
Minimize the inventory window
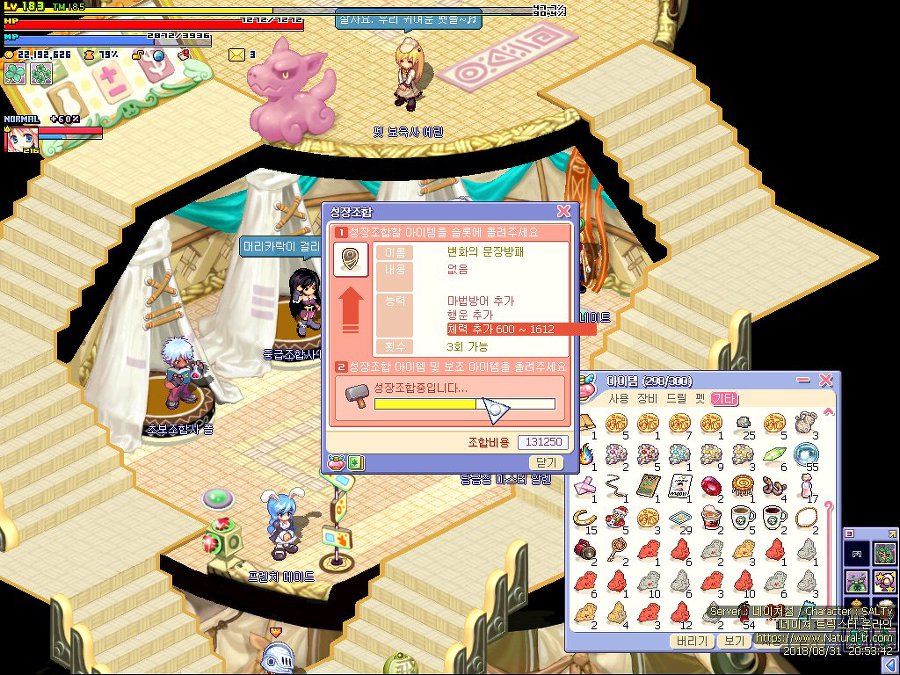(x=804, y=381)
